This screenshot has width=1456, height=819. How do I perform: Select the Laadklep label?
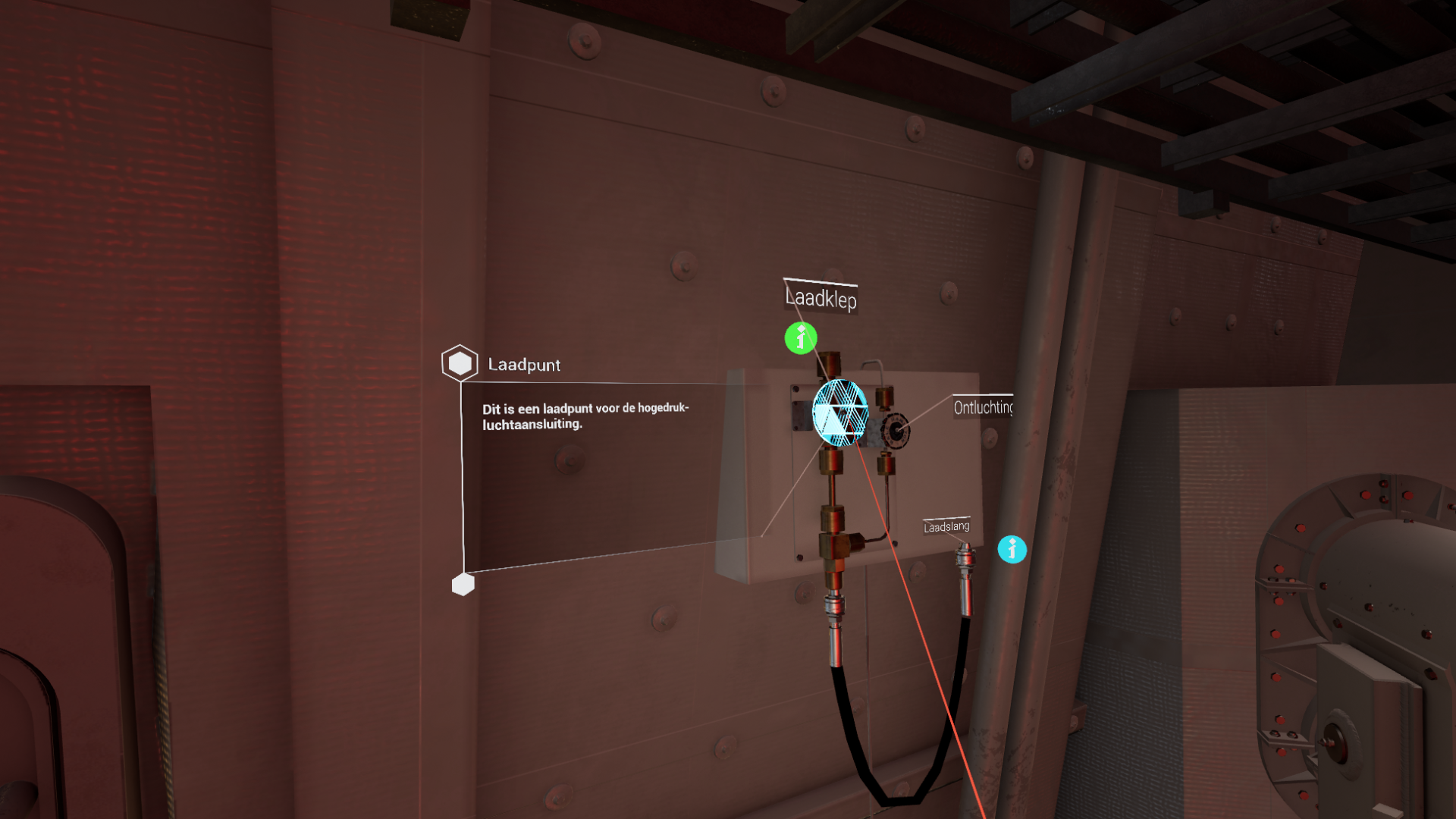pyautogui.click(x=821, y=298)
